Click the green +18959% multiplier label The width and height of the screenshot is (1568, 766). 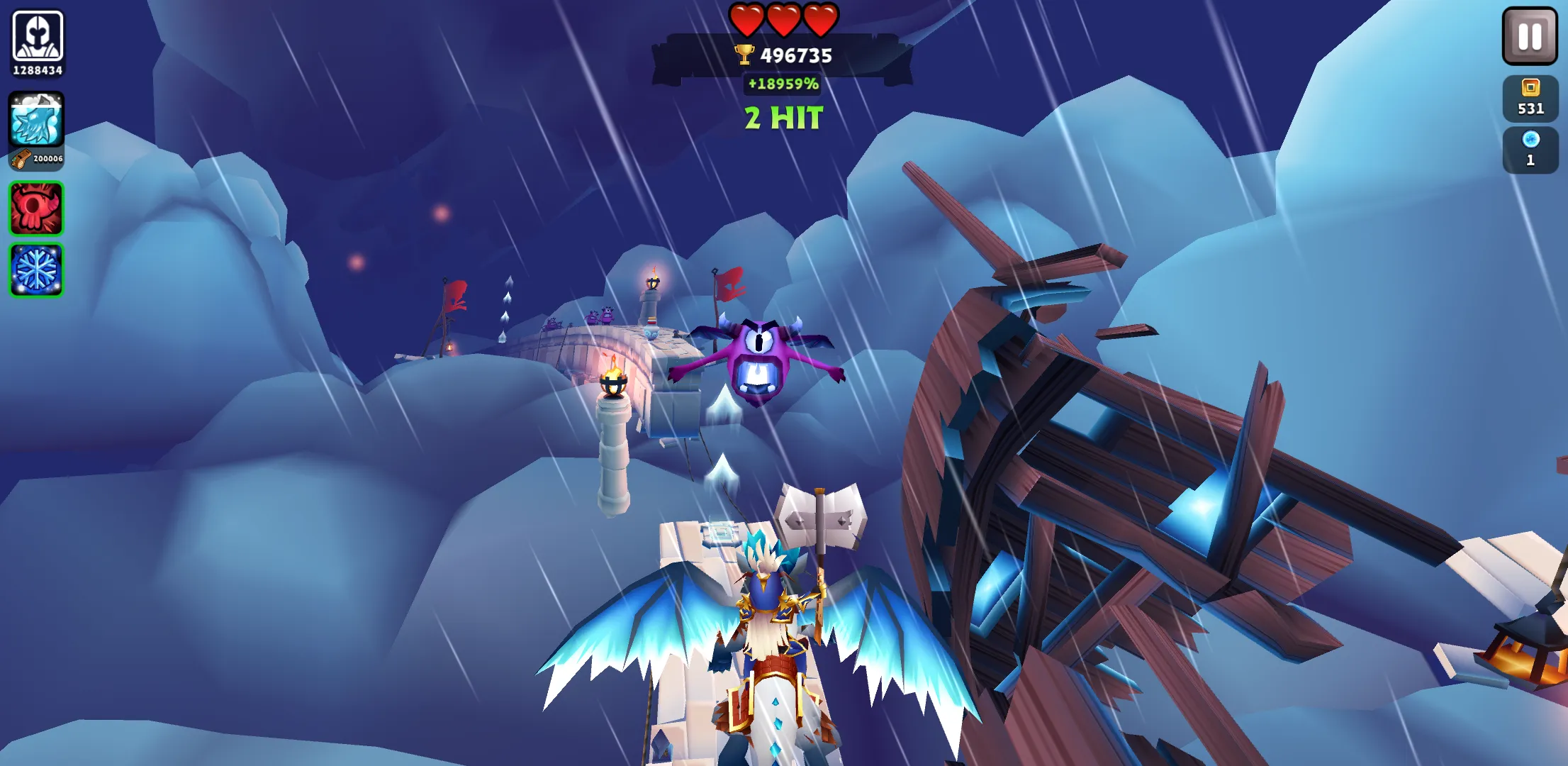(783, 84)
